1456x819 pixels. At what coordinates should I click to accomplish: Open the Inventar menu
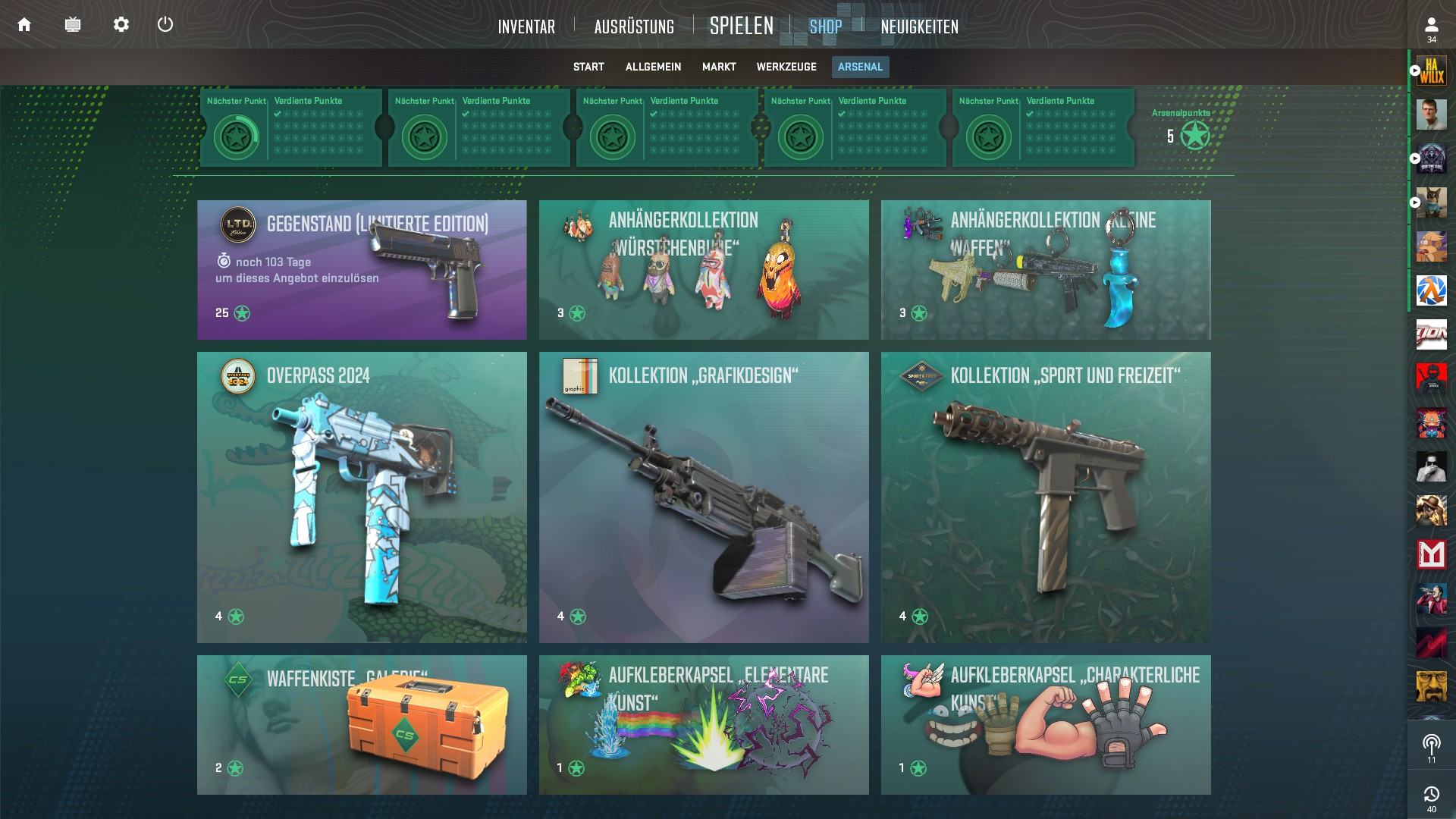coord(526,27)
